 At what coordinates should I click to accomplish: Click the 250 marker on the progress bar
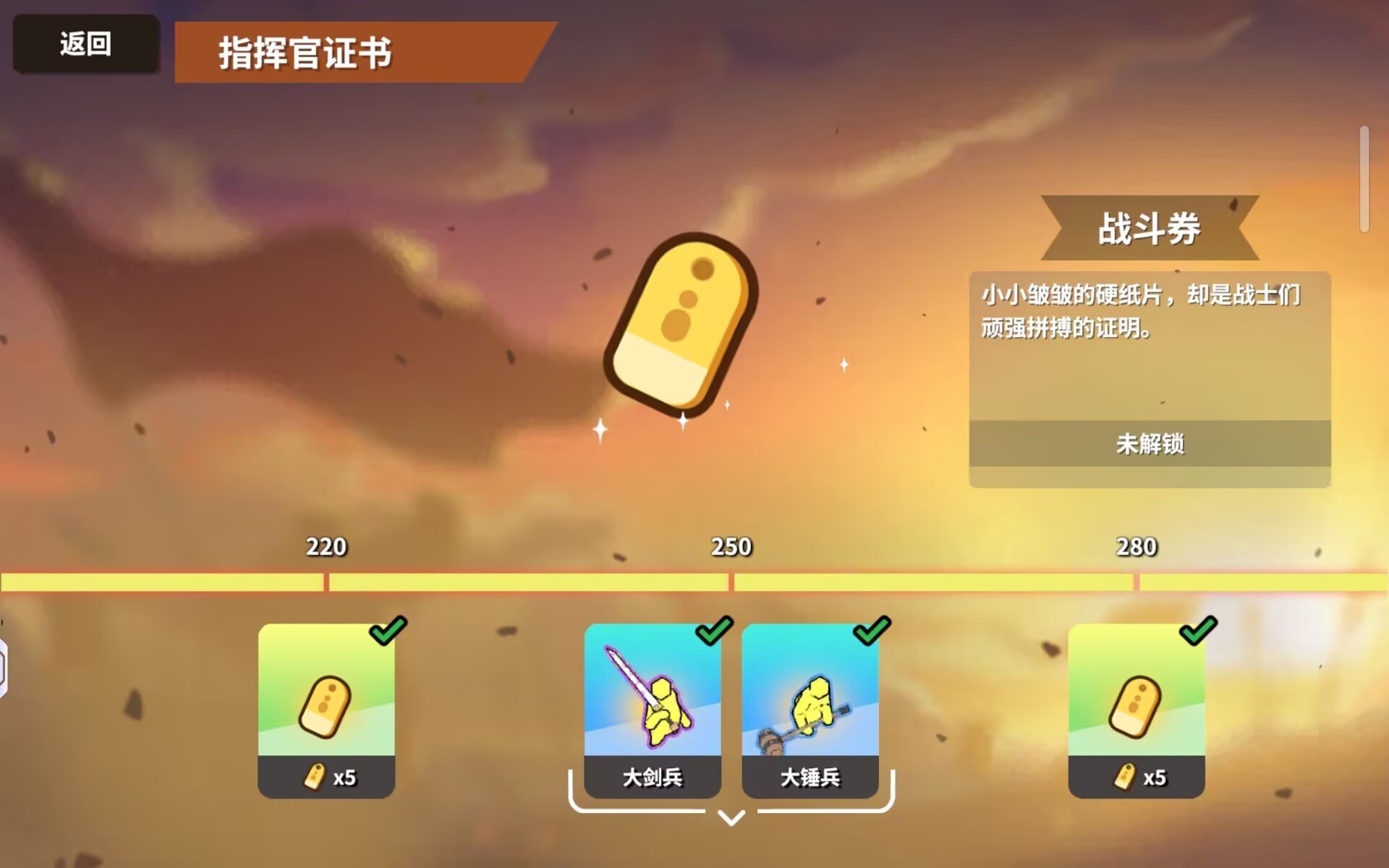730,579
